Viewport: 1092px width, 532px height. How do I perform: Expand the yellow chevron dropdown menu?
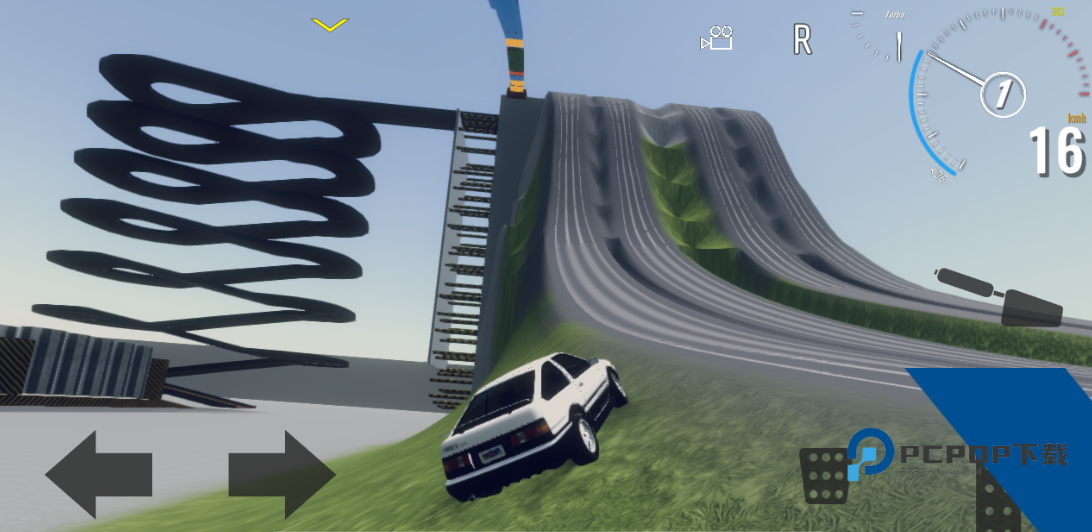point(328,24)
